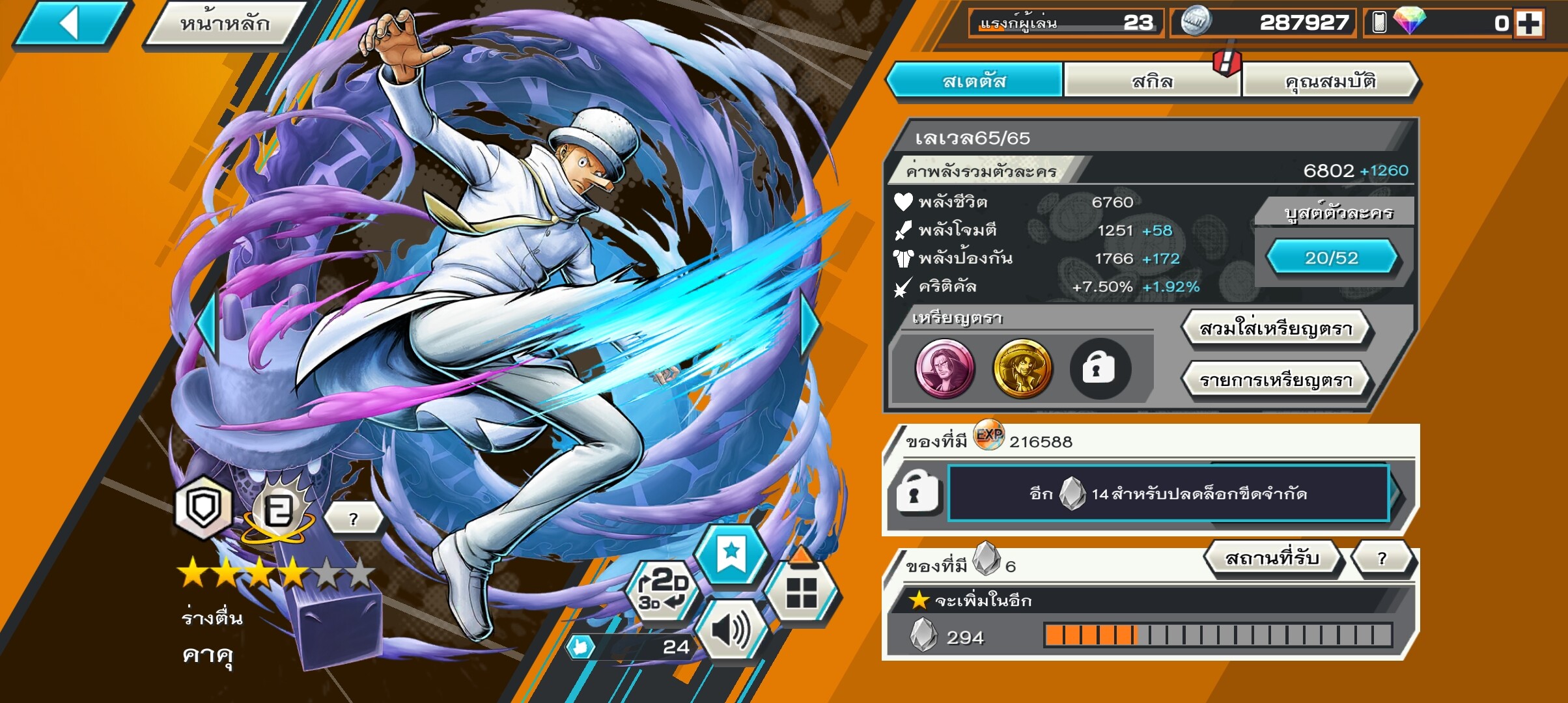The image size is (1568, 703).
Task: Tap the limit unlock fragment bar
Action: pos(1168,493)
